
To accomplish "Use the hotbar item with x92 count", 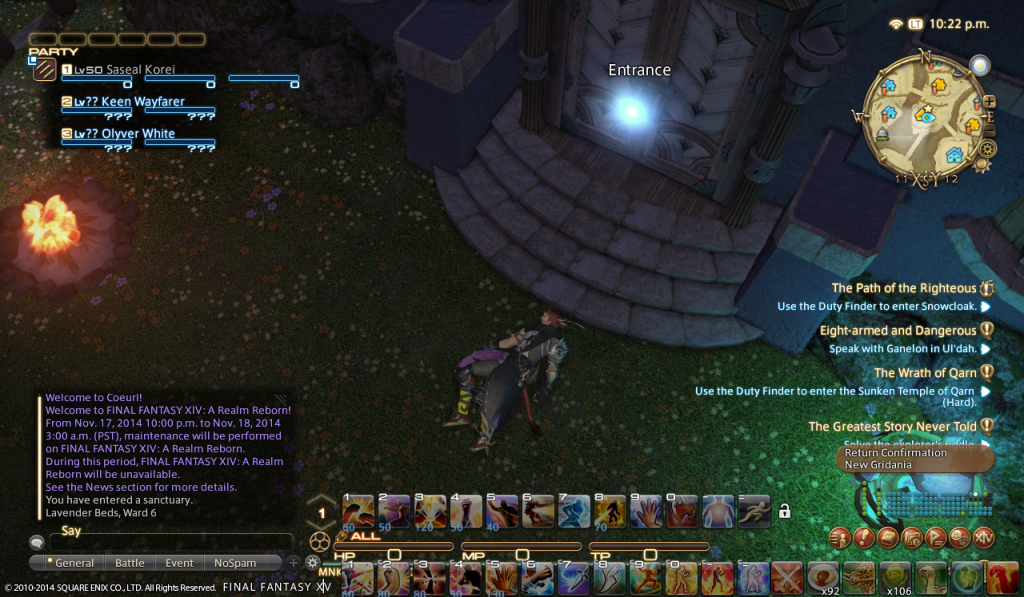I will 824,575.
